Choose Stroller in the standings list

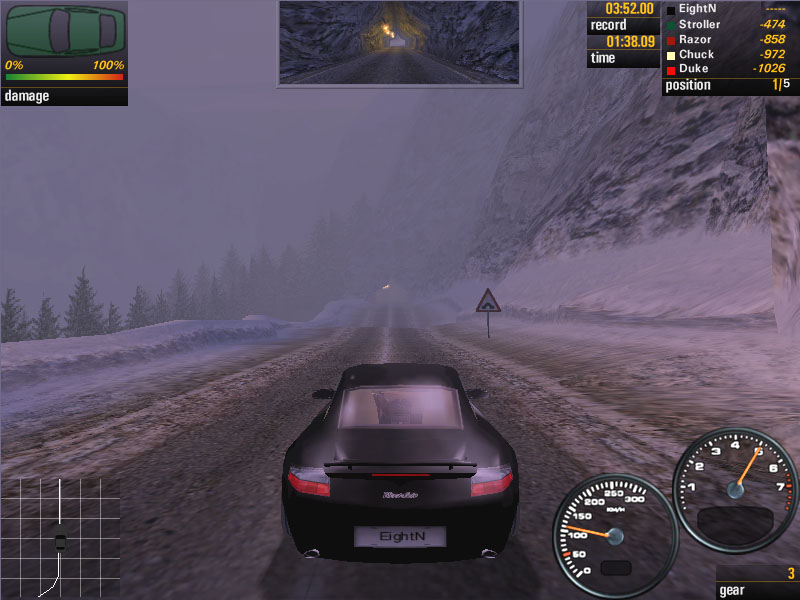pos(729,24)
